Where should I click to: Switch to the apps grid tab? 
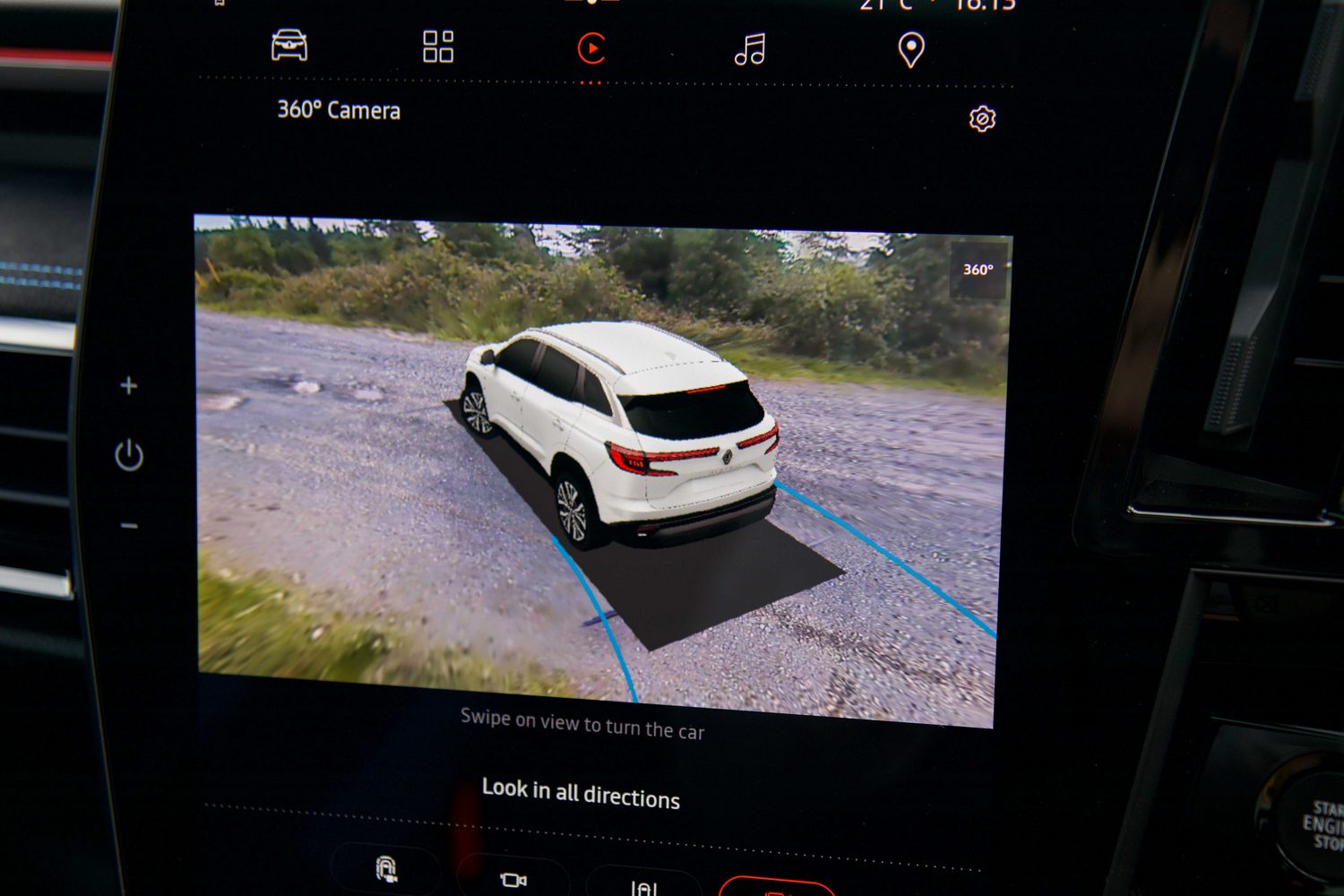coord(438,47)
